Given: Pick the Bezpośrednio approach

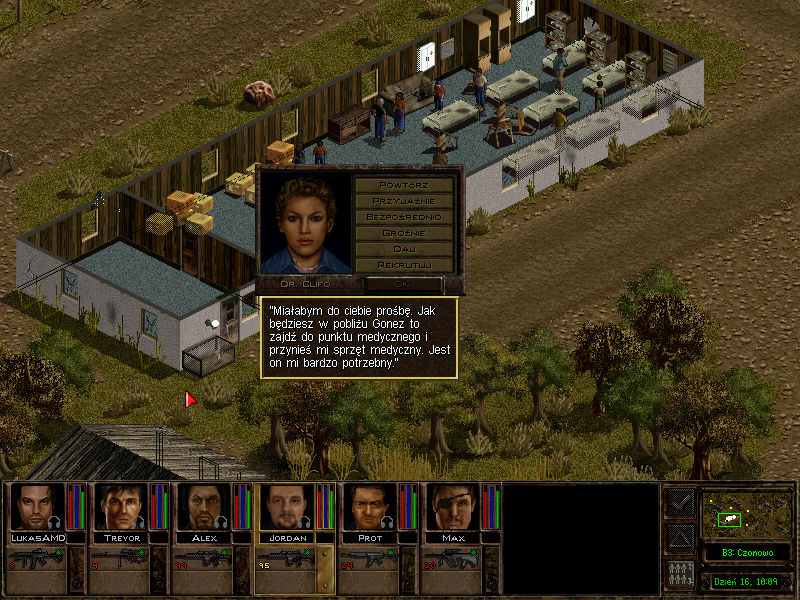Looking at the screenshot, I should coord(404,217).
